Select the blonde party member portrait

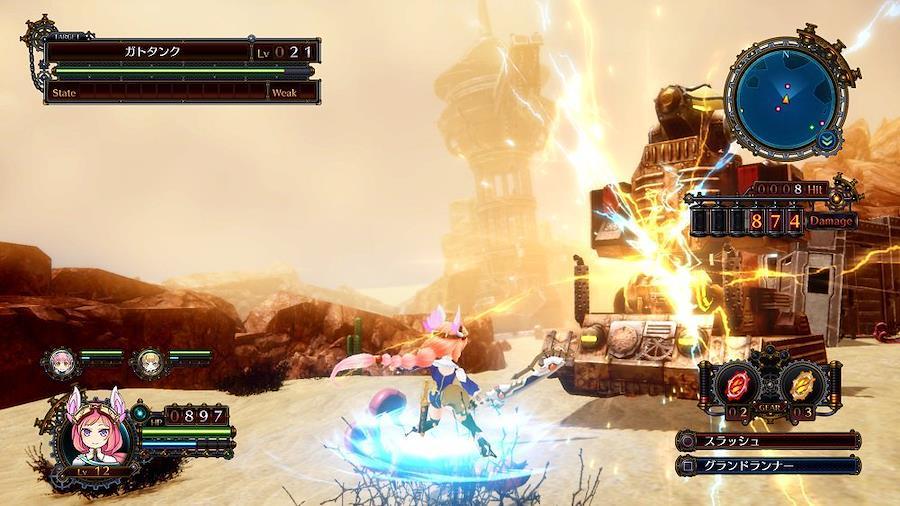point(150,356)
